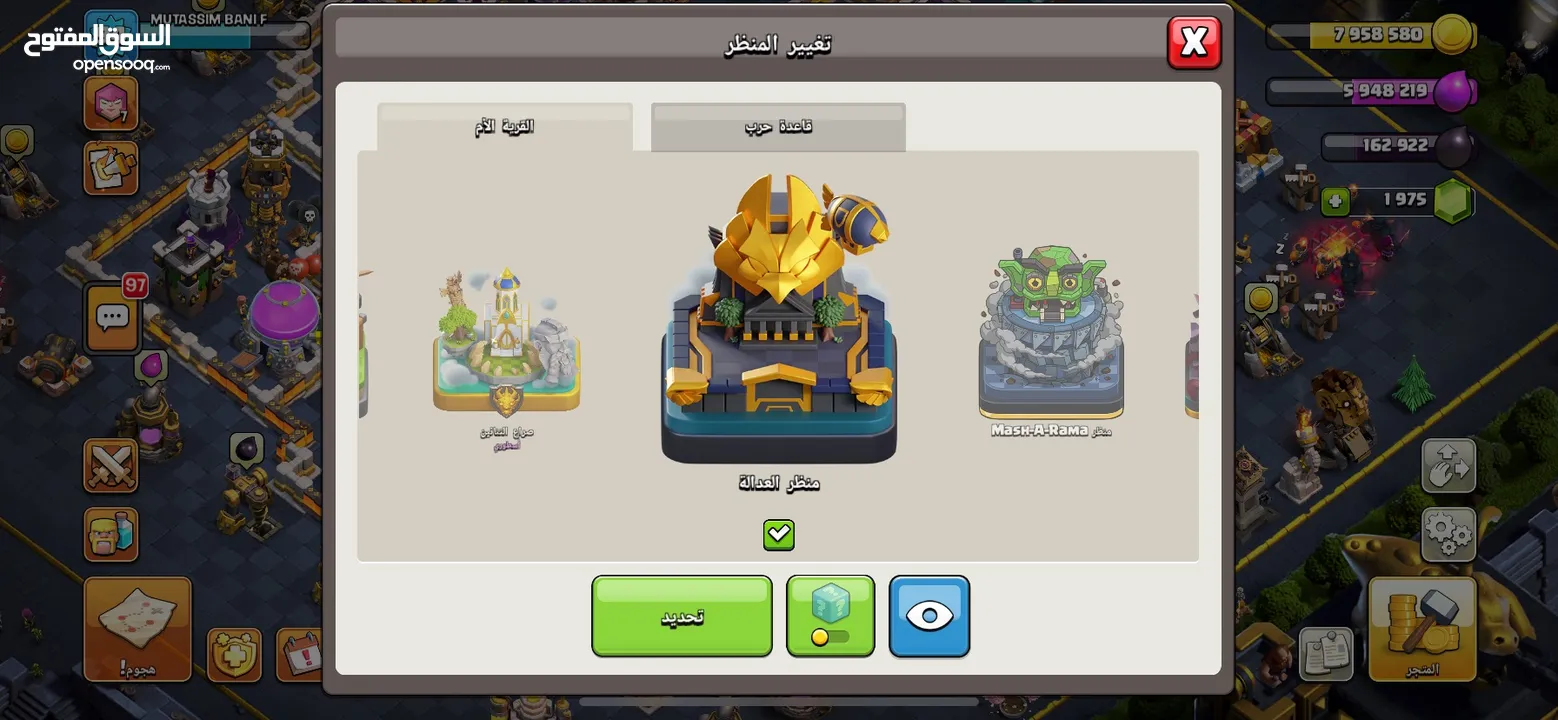Preview scenery with the blue eye button
This screenshot has height=720, width=1558.
tap(929, 616)
